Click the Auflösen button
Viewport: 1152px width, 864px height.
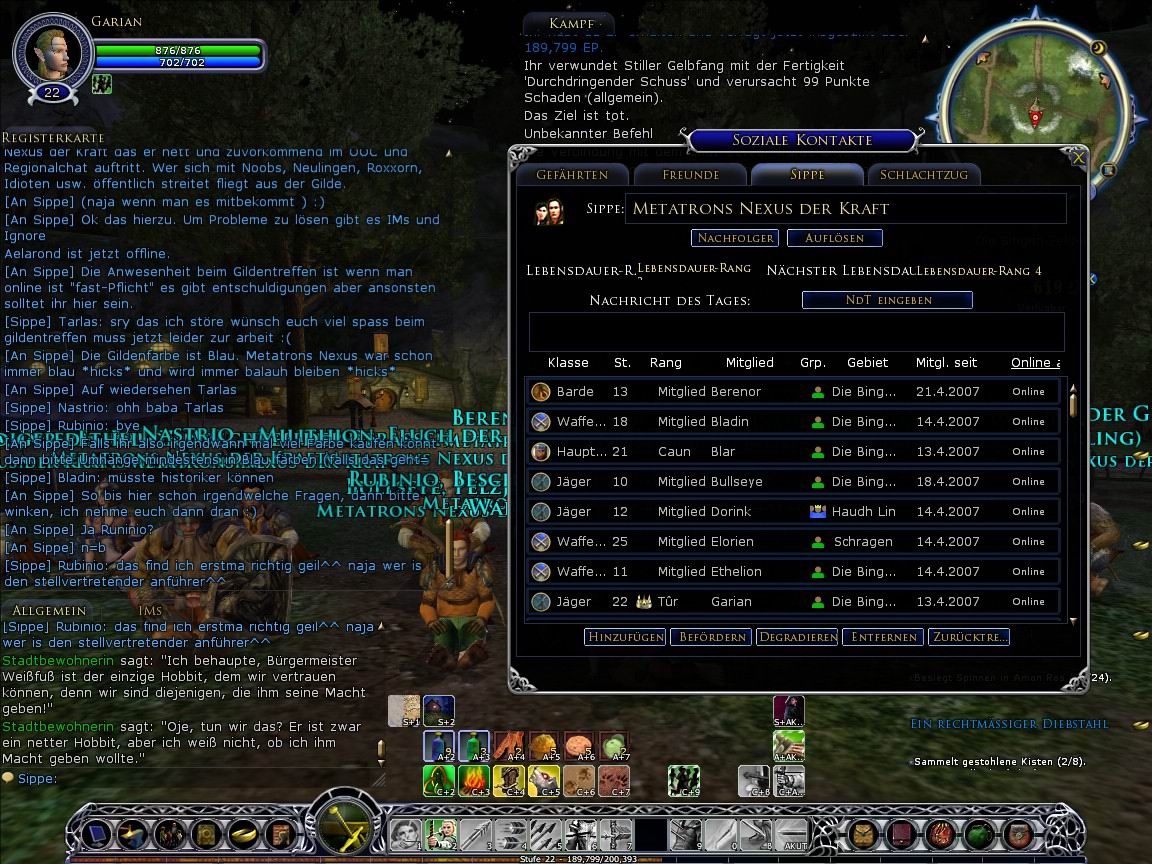point(833,238)
